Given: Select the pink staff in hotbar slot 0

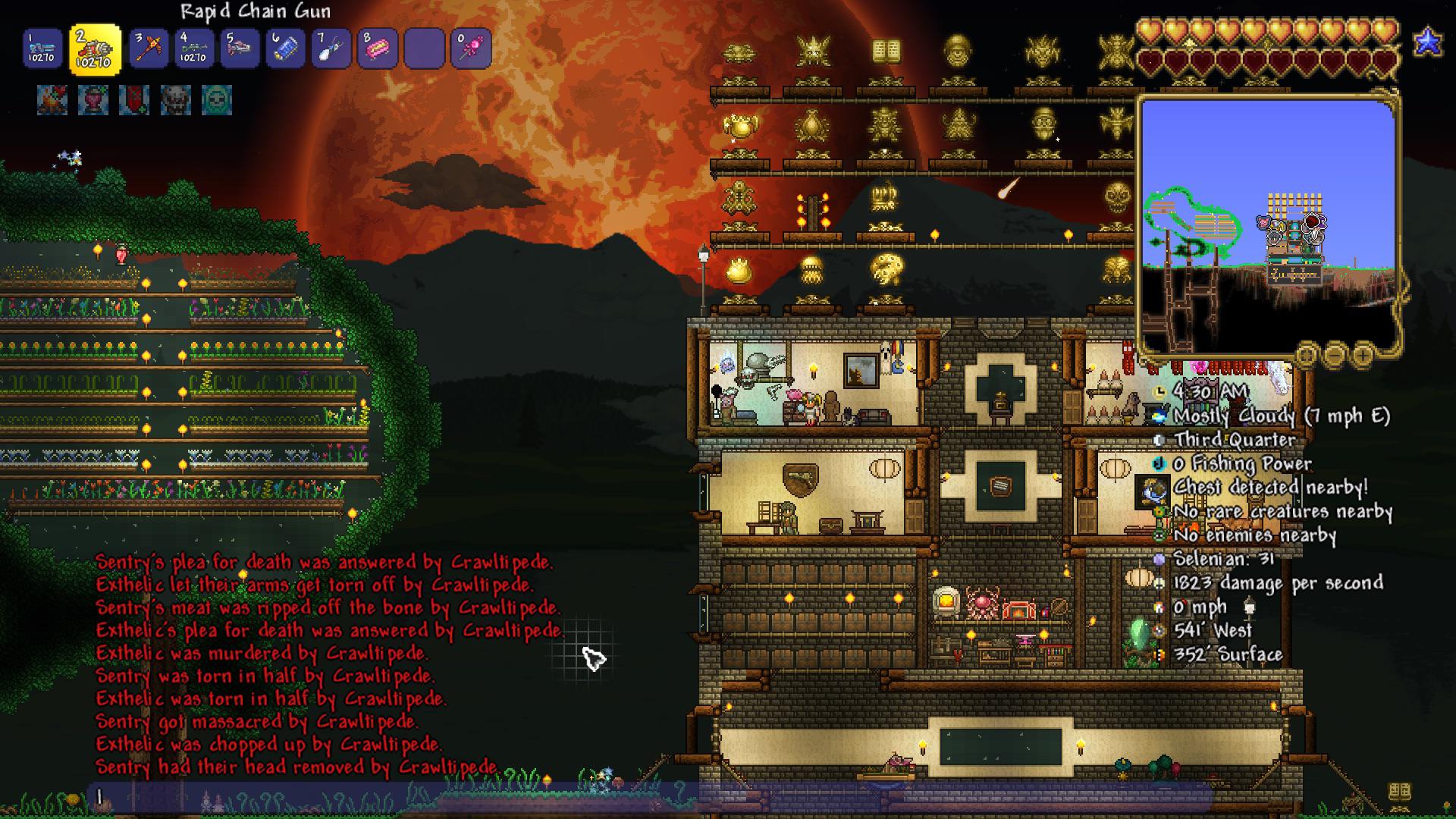Looking at the screenshot, I should [469, 47].
